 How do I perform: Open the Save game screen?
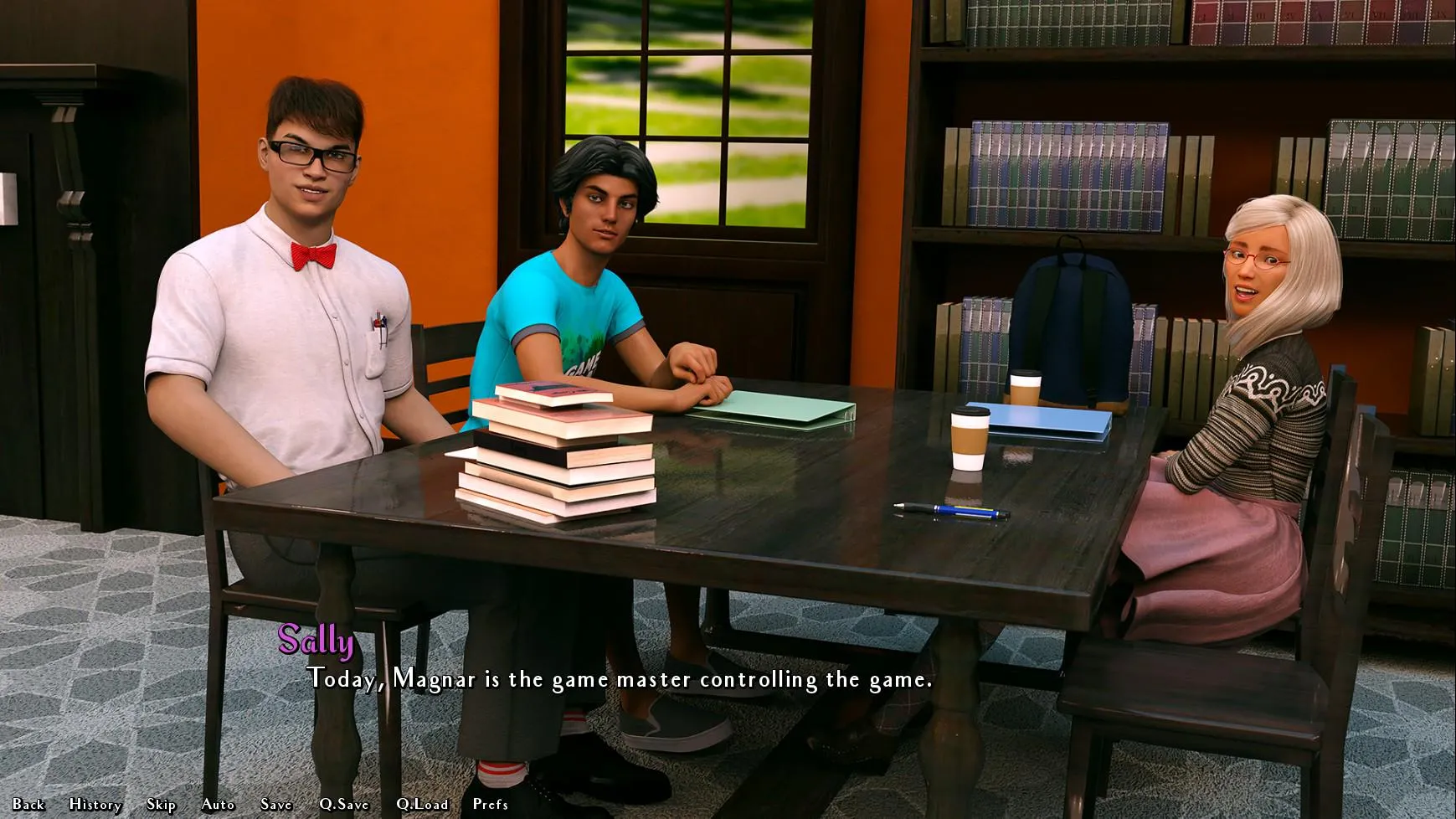point(275,804)
